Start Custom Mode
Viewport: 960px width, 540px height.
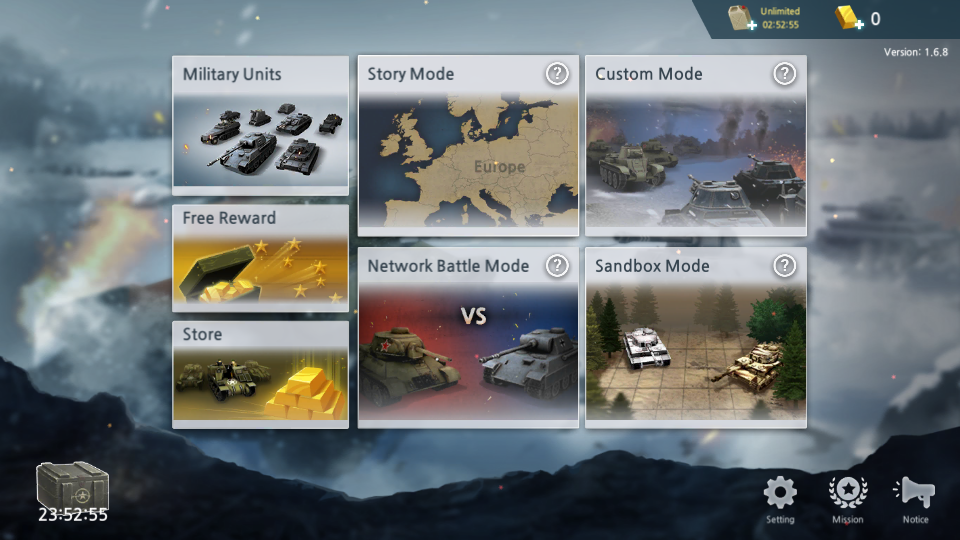pos(695,160)
